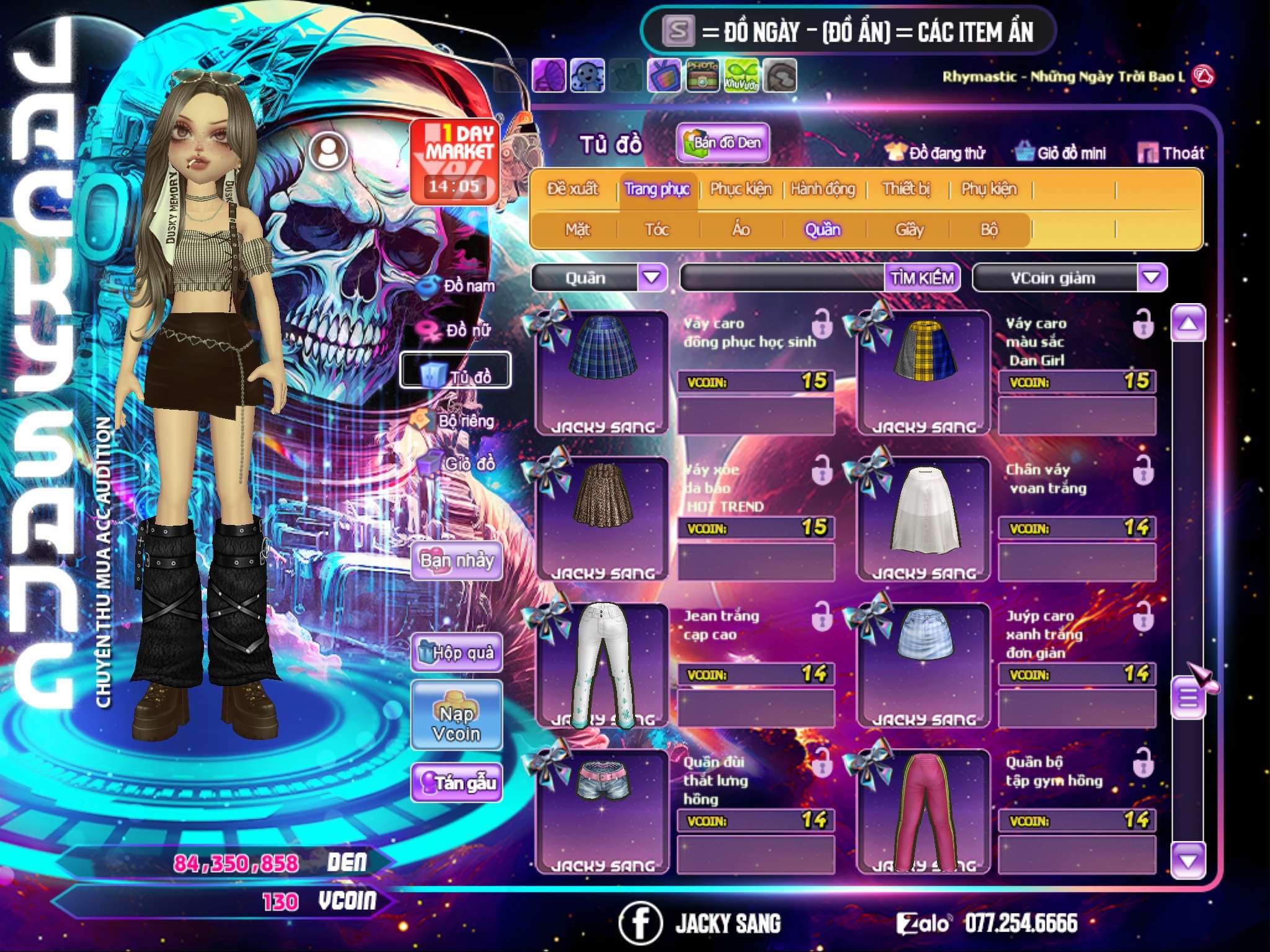The height and width of the screenshot is (952, 1270).
Task: Select the white Jean trắng cạp cao item
Action: (602, 664)
